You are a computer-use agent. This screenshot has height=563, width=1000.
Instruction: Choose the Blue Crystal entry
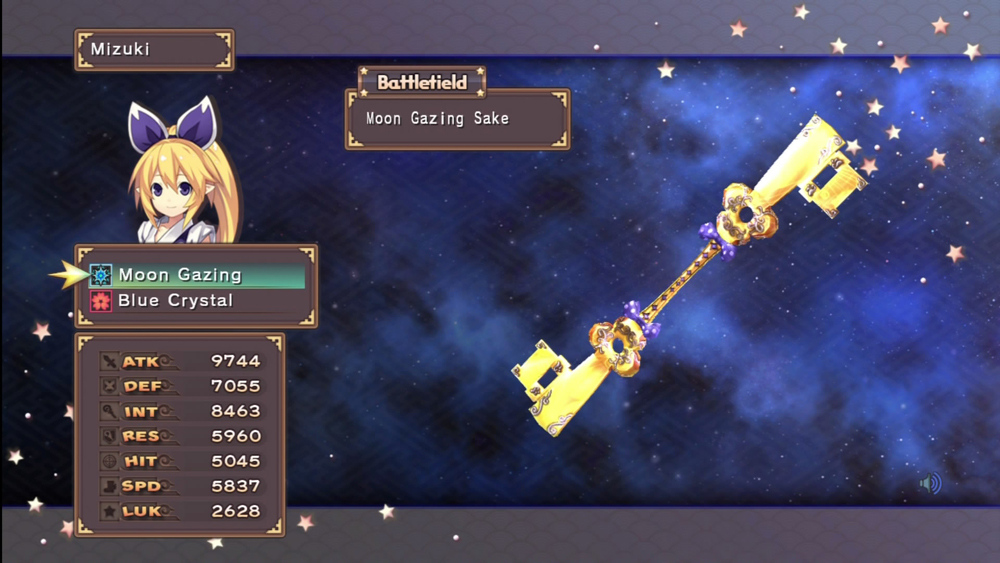[x=176, y=301]
